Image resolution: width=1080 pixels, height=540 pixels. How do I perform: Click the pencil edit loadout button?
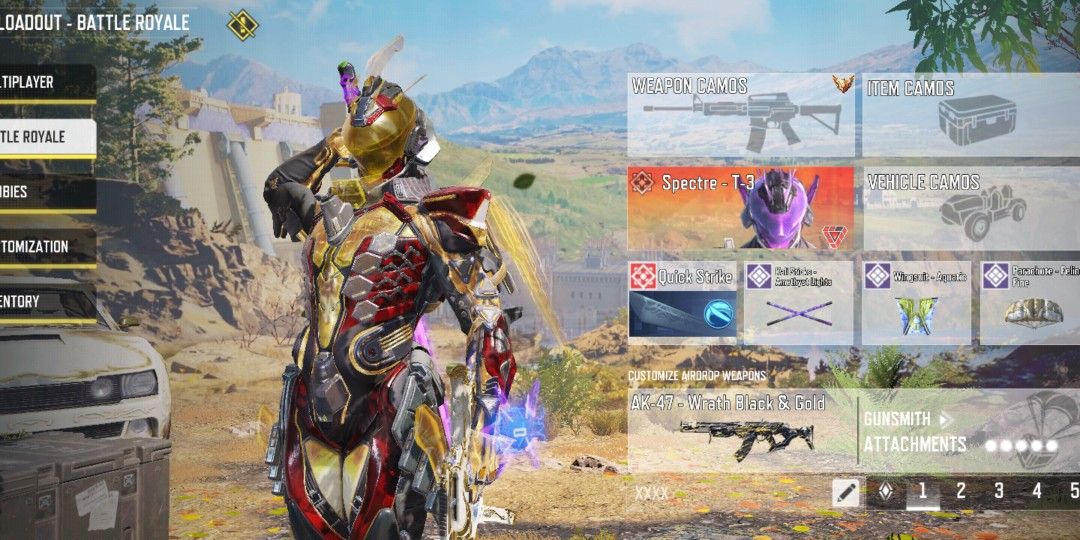[x=846, y=491]
